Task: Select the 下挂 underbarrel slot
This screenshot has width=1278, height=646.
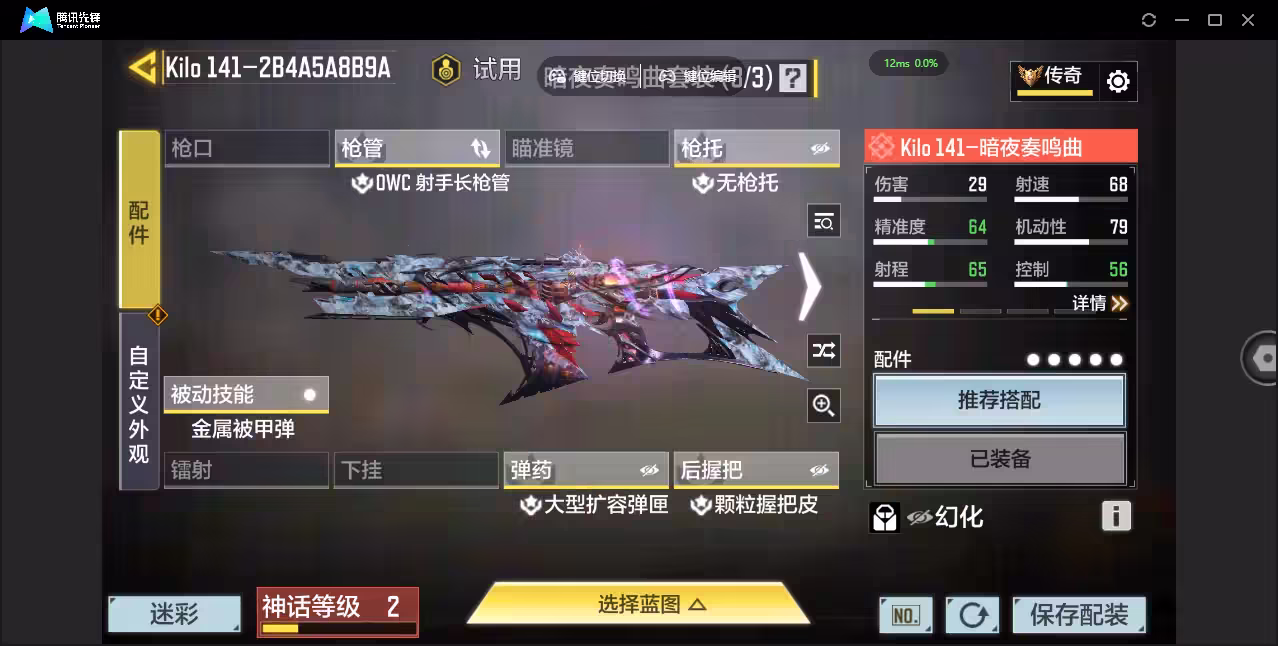Action: coord(416,470)
